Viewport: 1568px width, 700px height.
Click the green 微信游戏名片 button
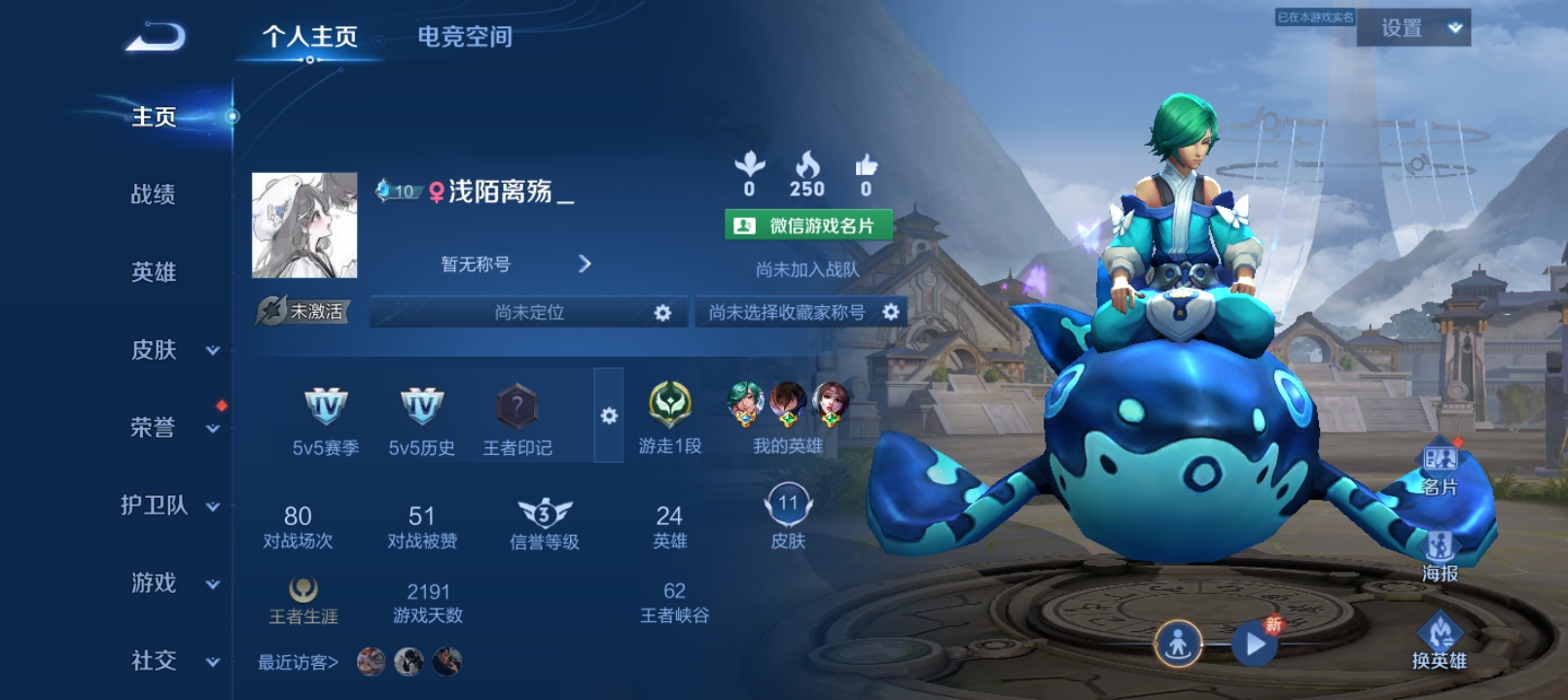809,227
